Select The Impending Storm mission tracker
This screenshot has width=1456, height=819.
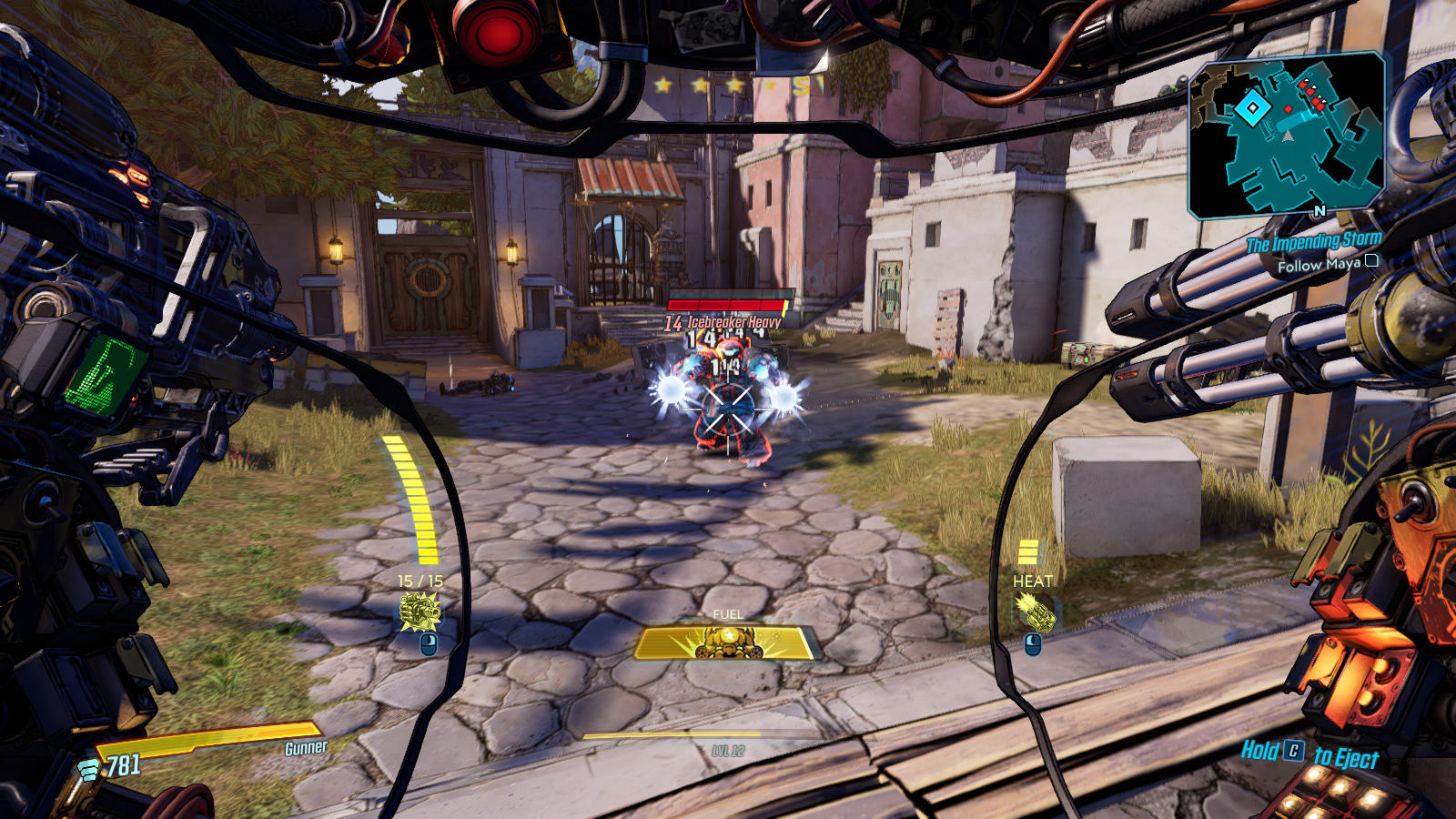point(1313,242)
